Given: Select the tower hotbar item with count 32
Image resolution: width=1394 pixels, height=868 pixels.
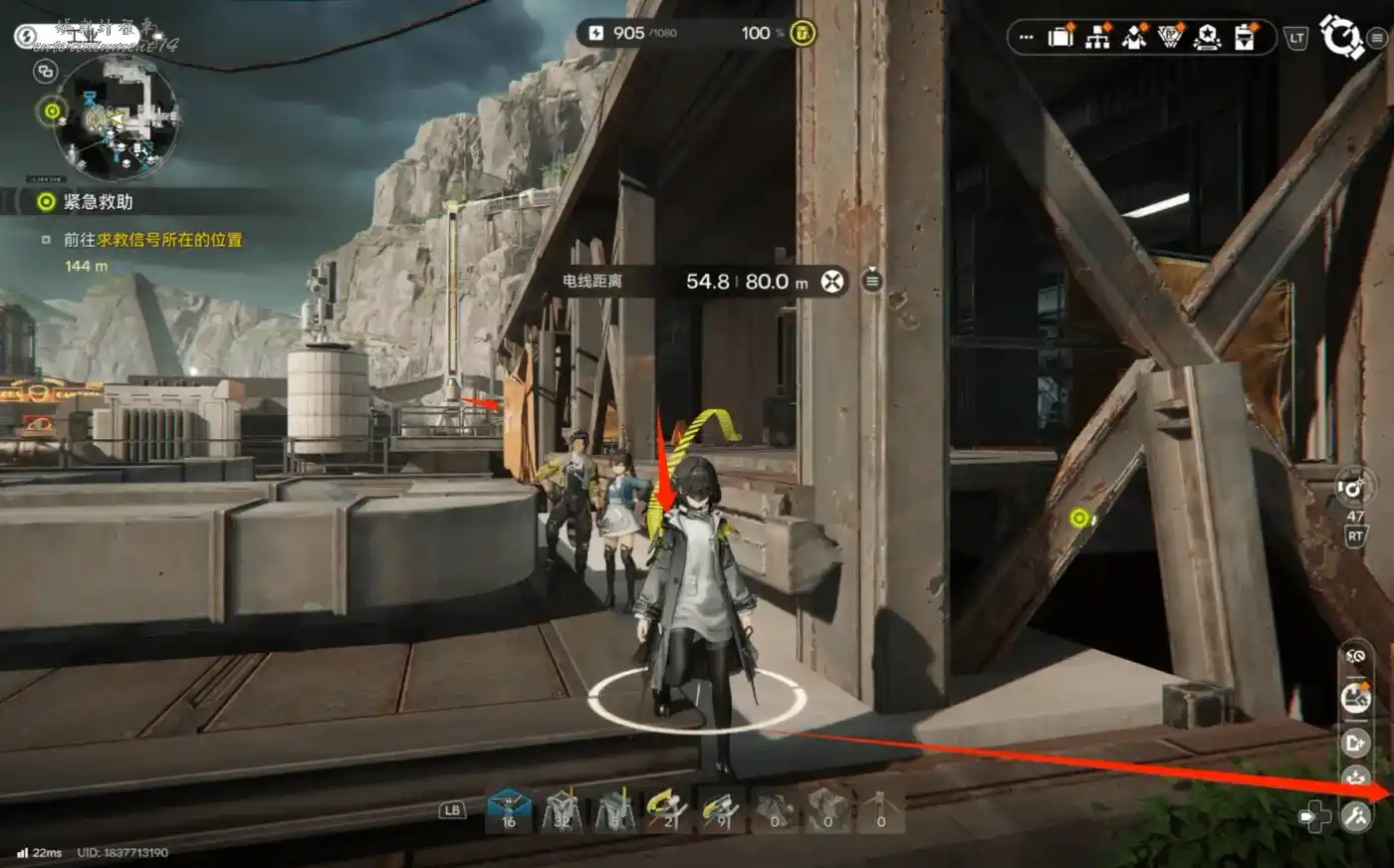Looking at the screenshot, I should [x=562, y=809].
